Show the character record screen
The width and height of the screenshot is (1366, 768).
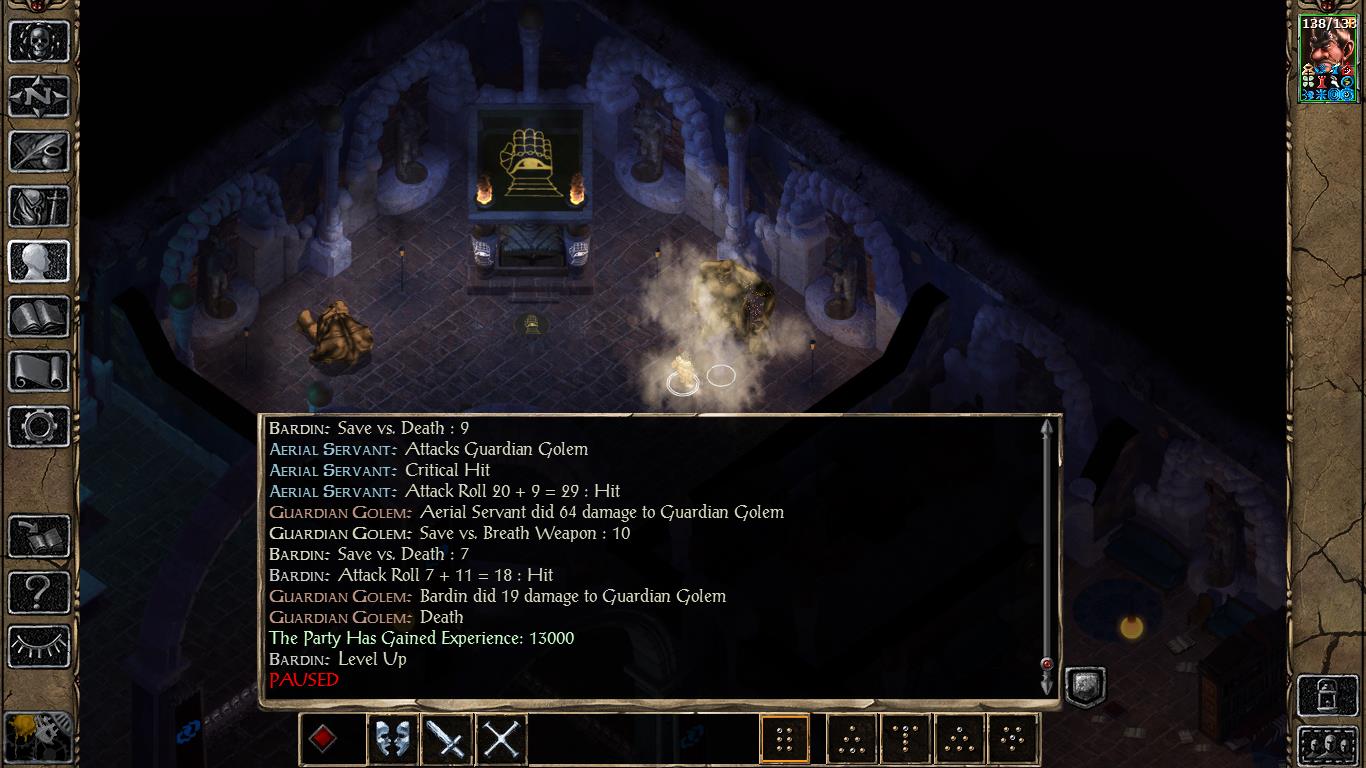coord(39,262)
